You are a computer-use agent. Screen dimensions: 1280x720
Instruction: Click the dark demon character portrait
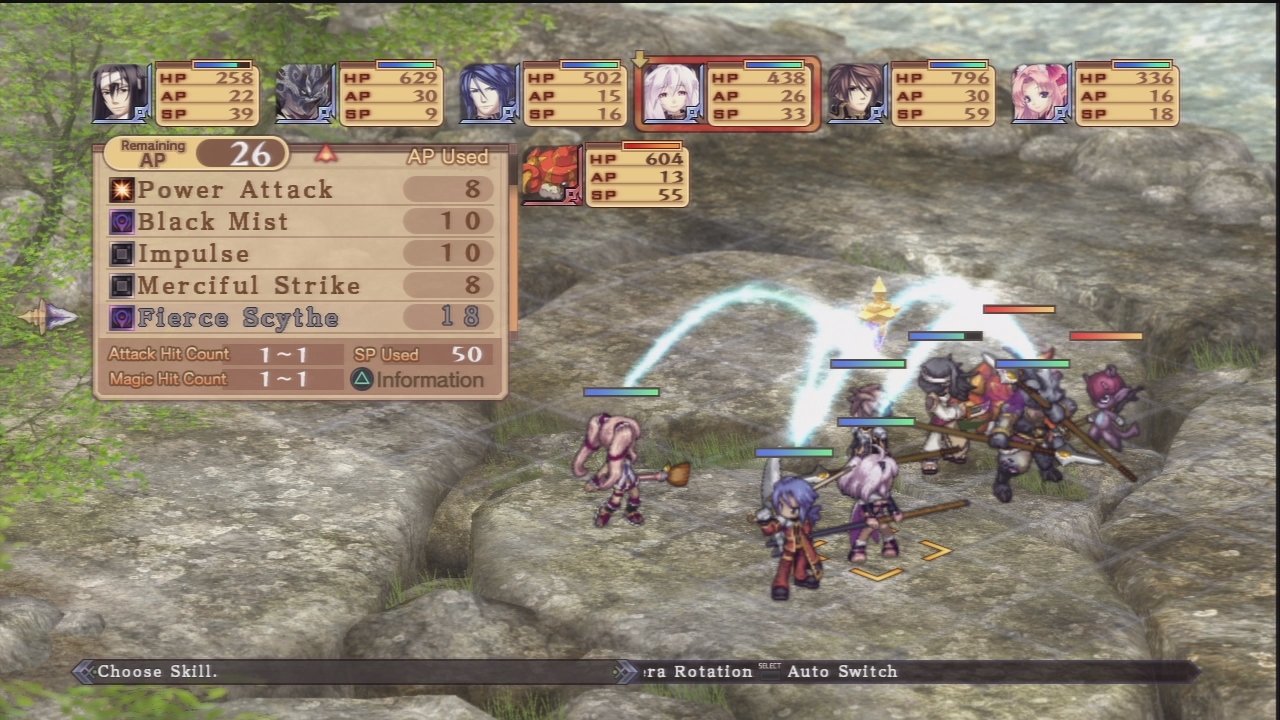coord(304,93)
